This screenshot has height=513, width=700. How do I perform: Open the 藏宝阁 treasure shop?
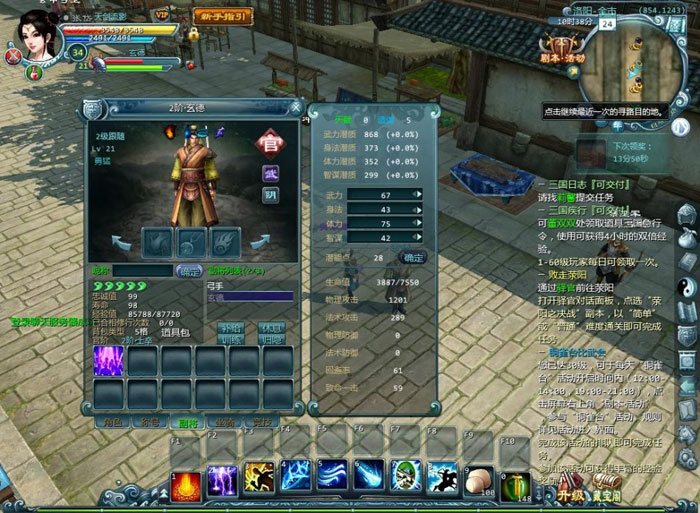pos(606,495)
